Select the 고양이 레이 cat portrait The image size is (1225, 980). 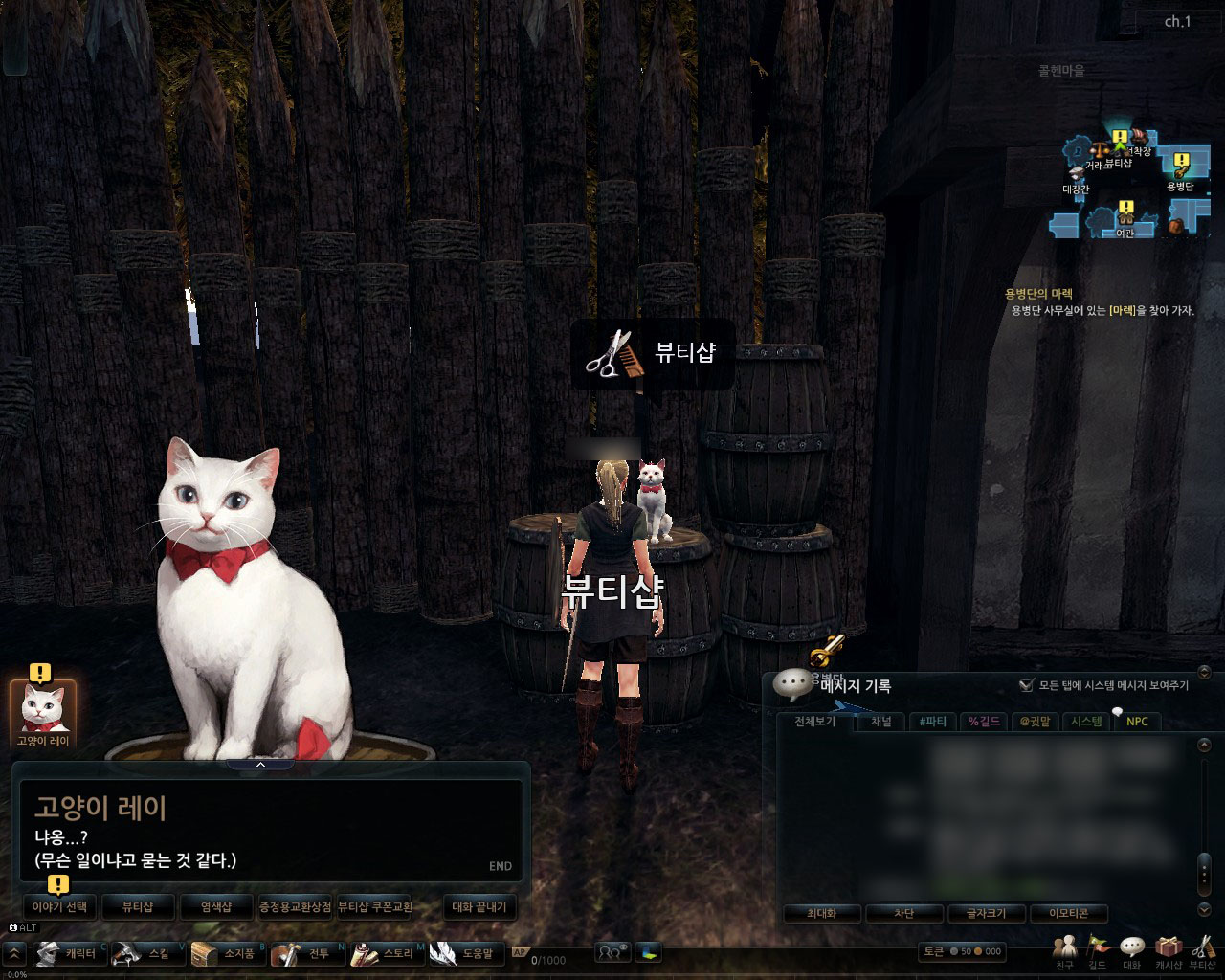tap(42, 708)
